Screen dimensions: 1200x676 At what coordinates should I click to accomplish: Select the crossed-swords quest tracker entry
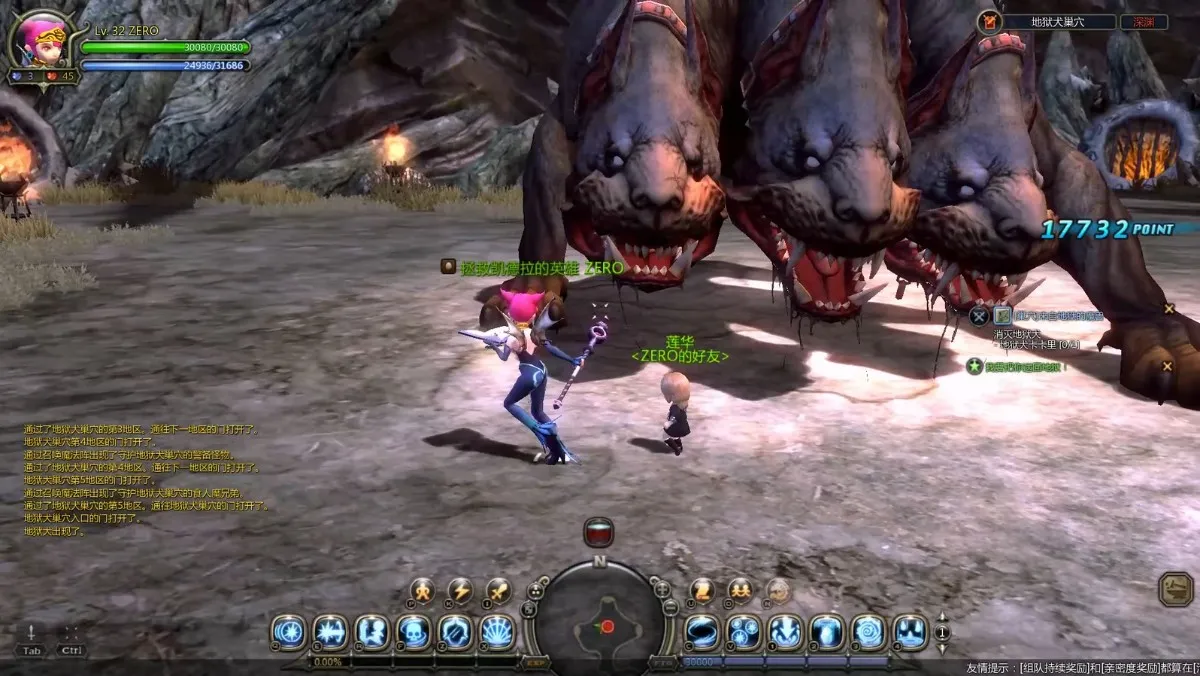pos(979,316)
